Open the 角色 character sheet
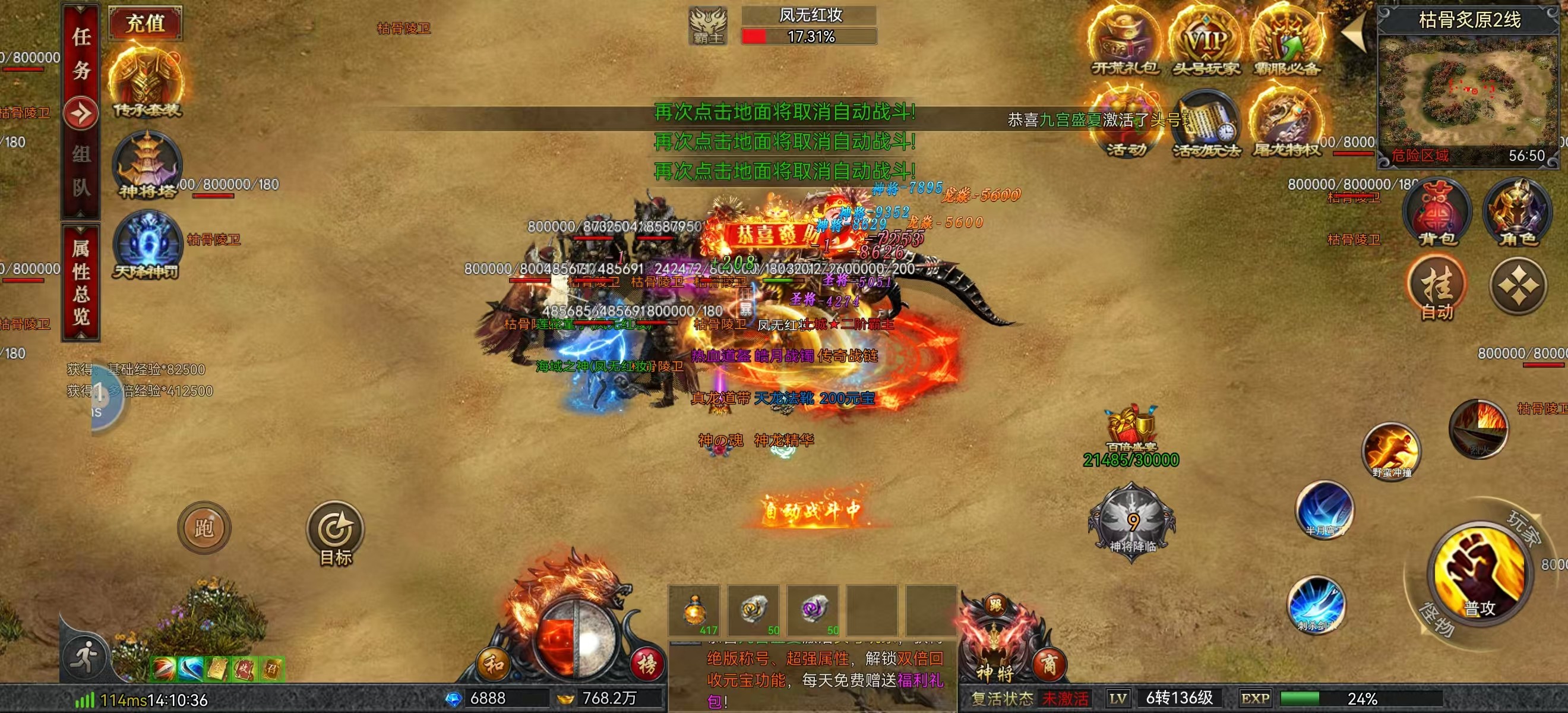This screenshot has height=713, width=1568. 1518,213
